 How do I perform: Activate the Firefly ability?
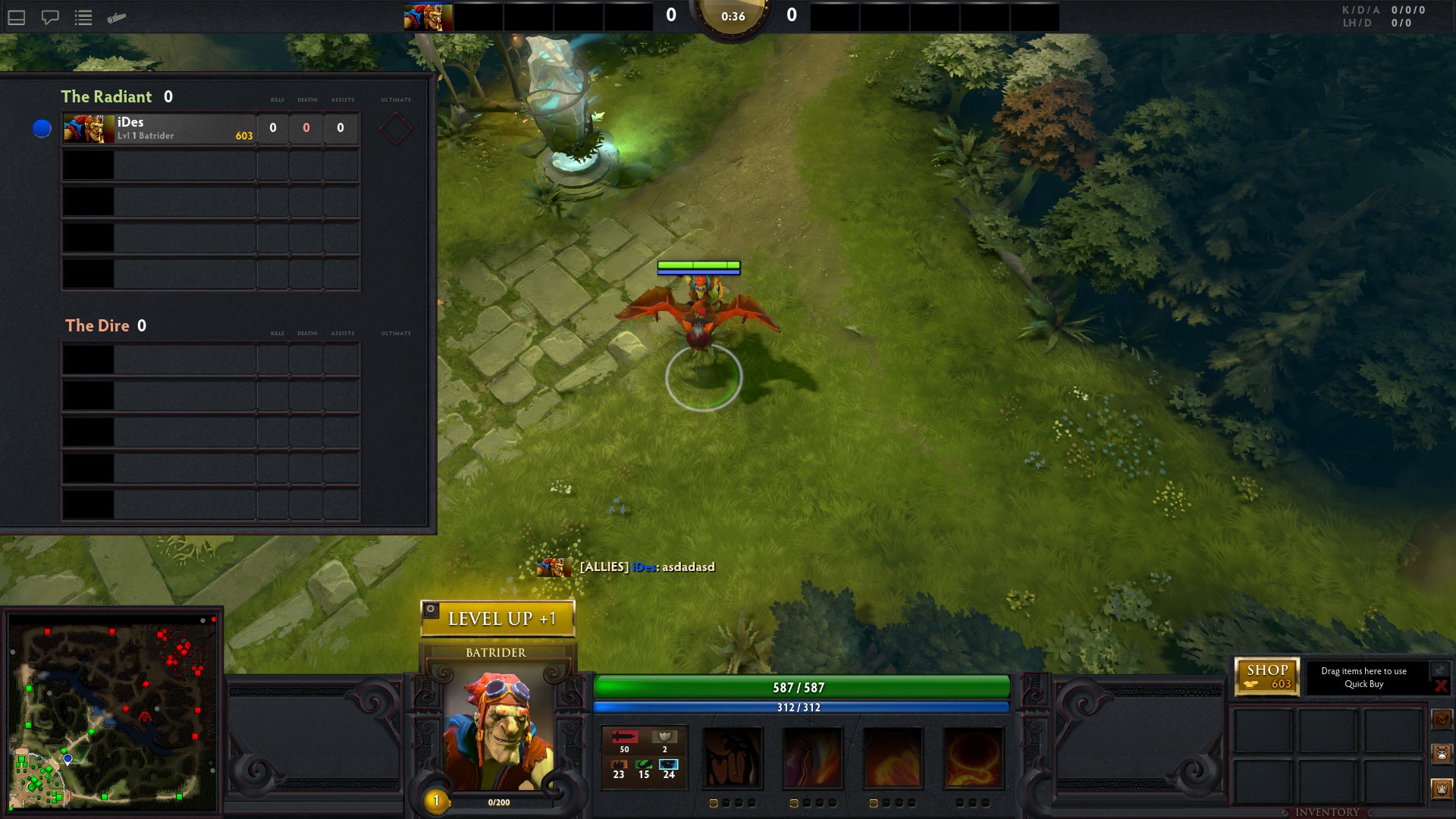point(893,758)
